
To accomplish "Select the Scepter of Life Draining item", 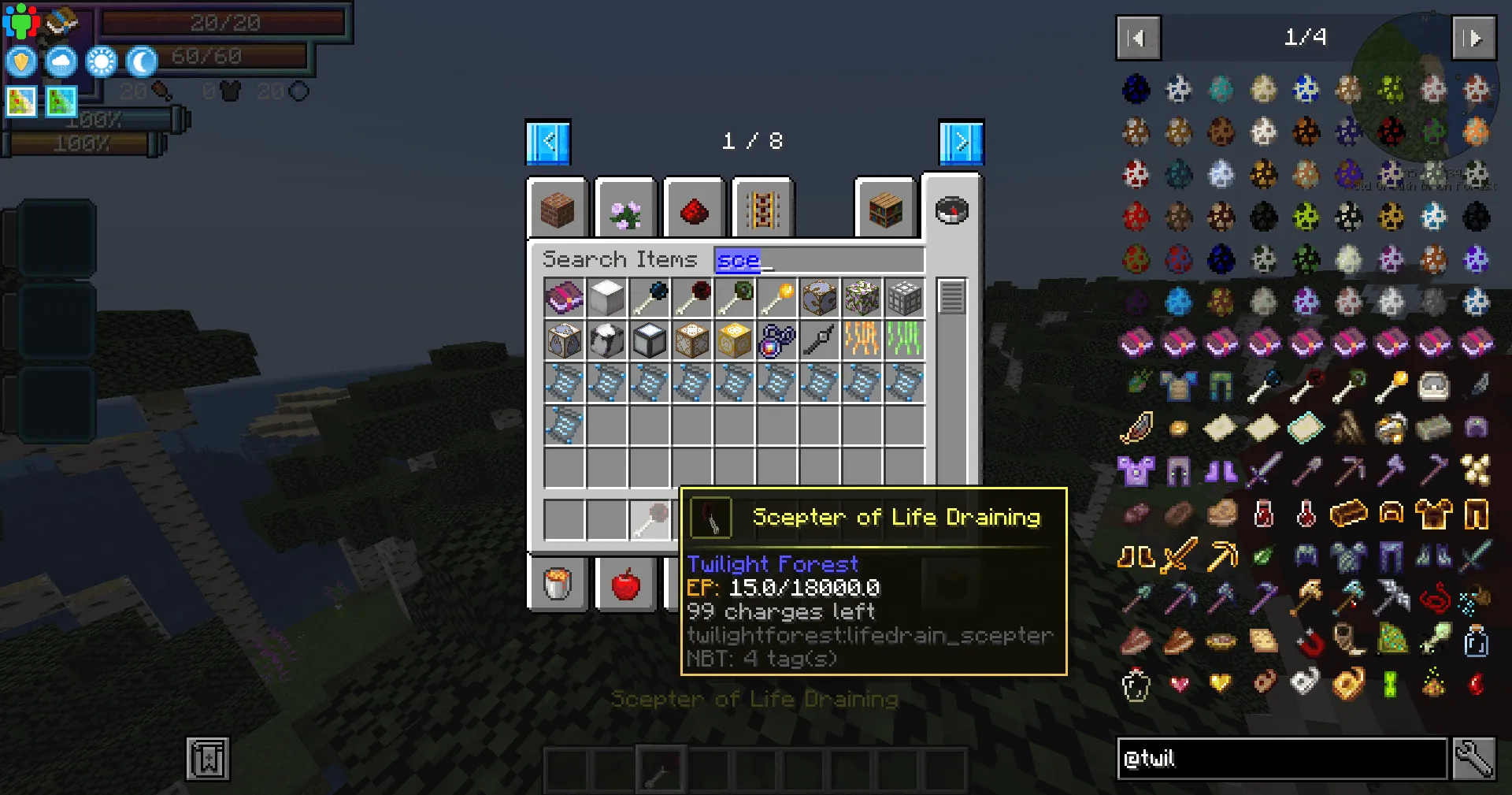I will pyautogui.click(x=650, y=518).
